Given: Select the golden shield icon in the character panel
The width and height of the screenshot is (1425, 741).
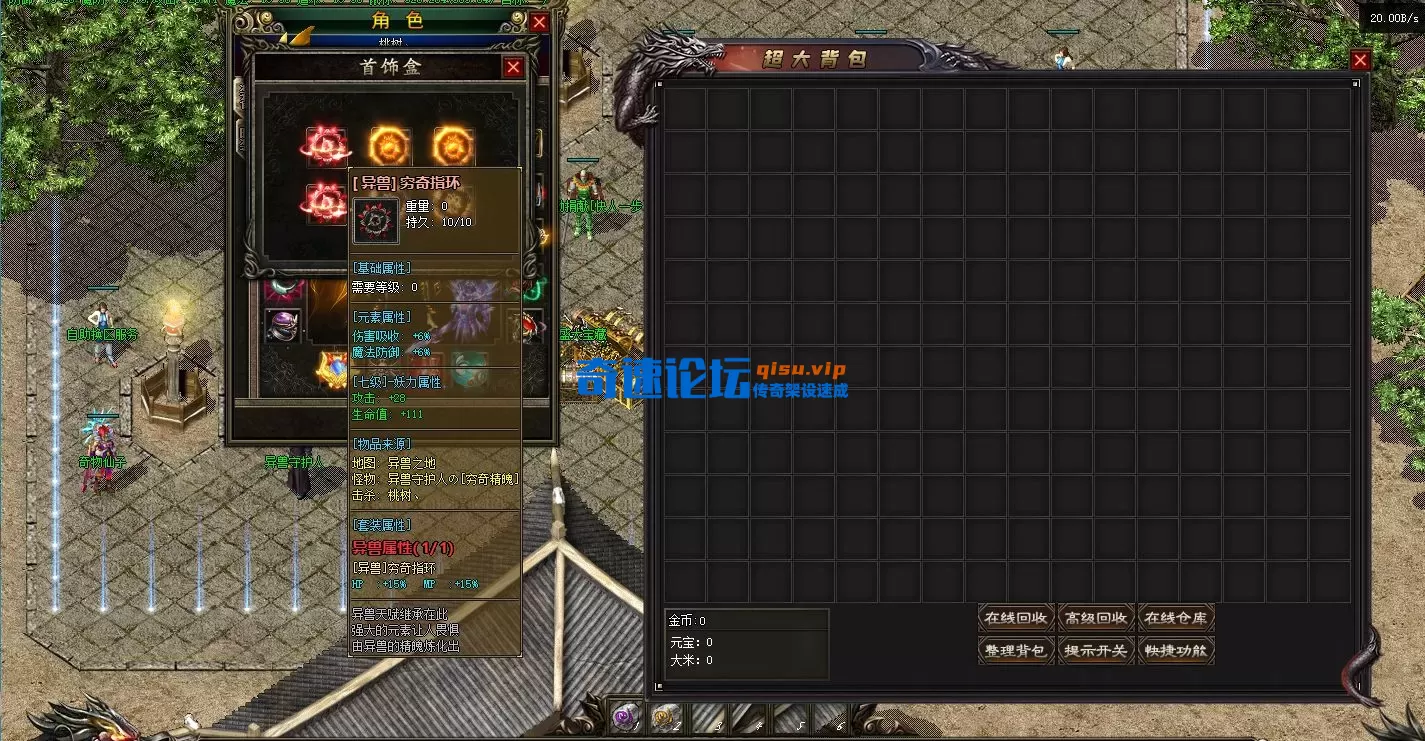Looking at the screenshot, I should [330, 368].
